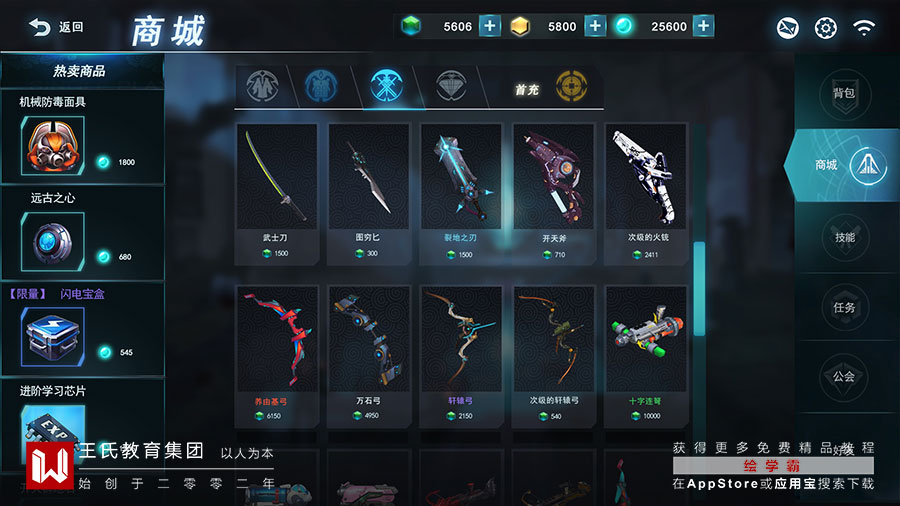
Task: Open the mail envelope icon
Action: coord(788,28)
